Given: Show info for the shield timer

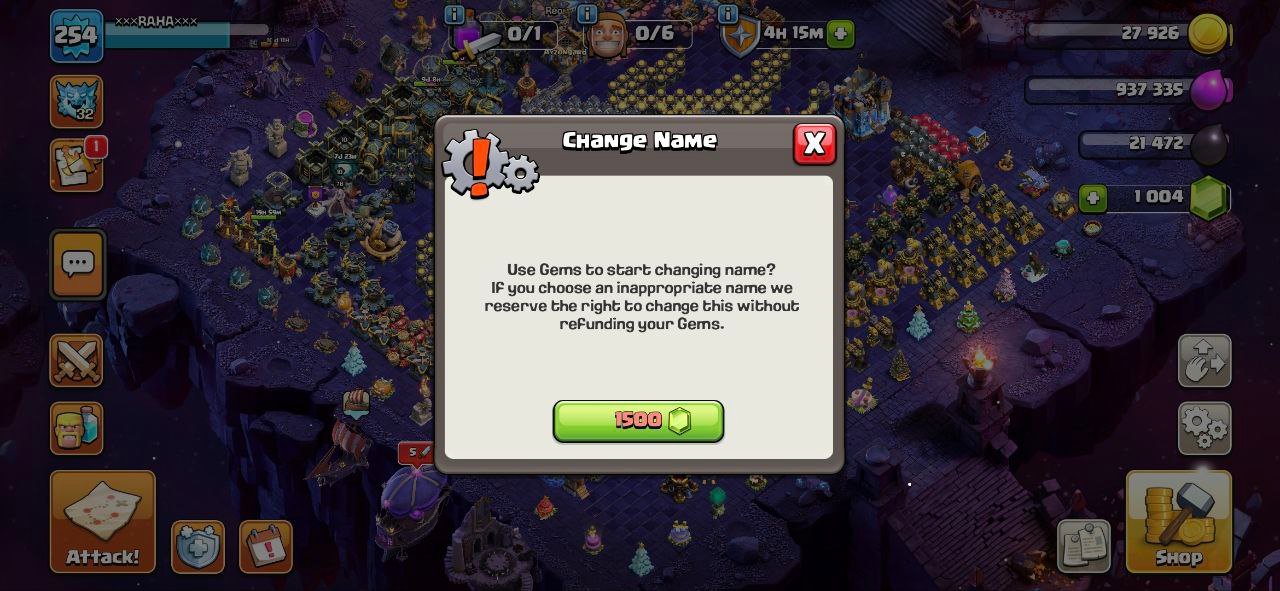Looking at the screenshot, I should (x=728, y=14).
